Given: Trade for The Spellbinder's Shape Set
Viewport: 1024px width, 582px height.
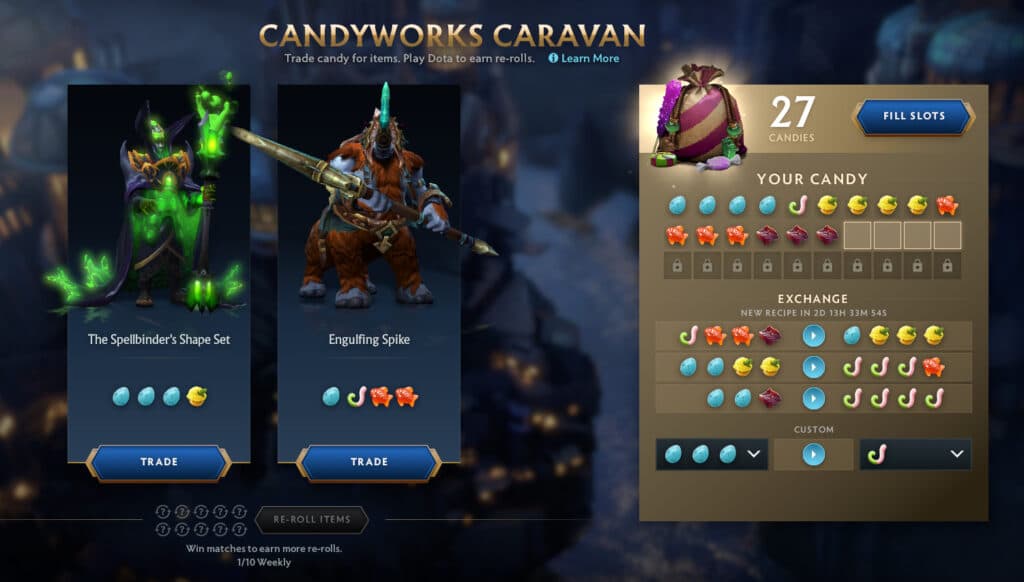Looking at the screenshot, I should 159,462.
